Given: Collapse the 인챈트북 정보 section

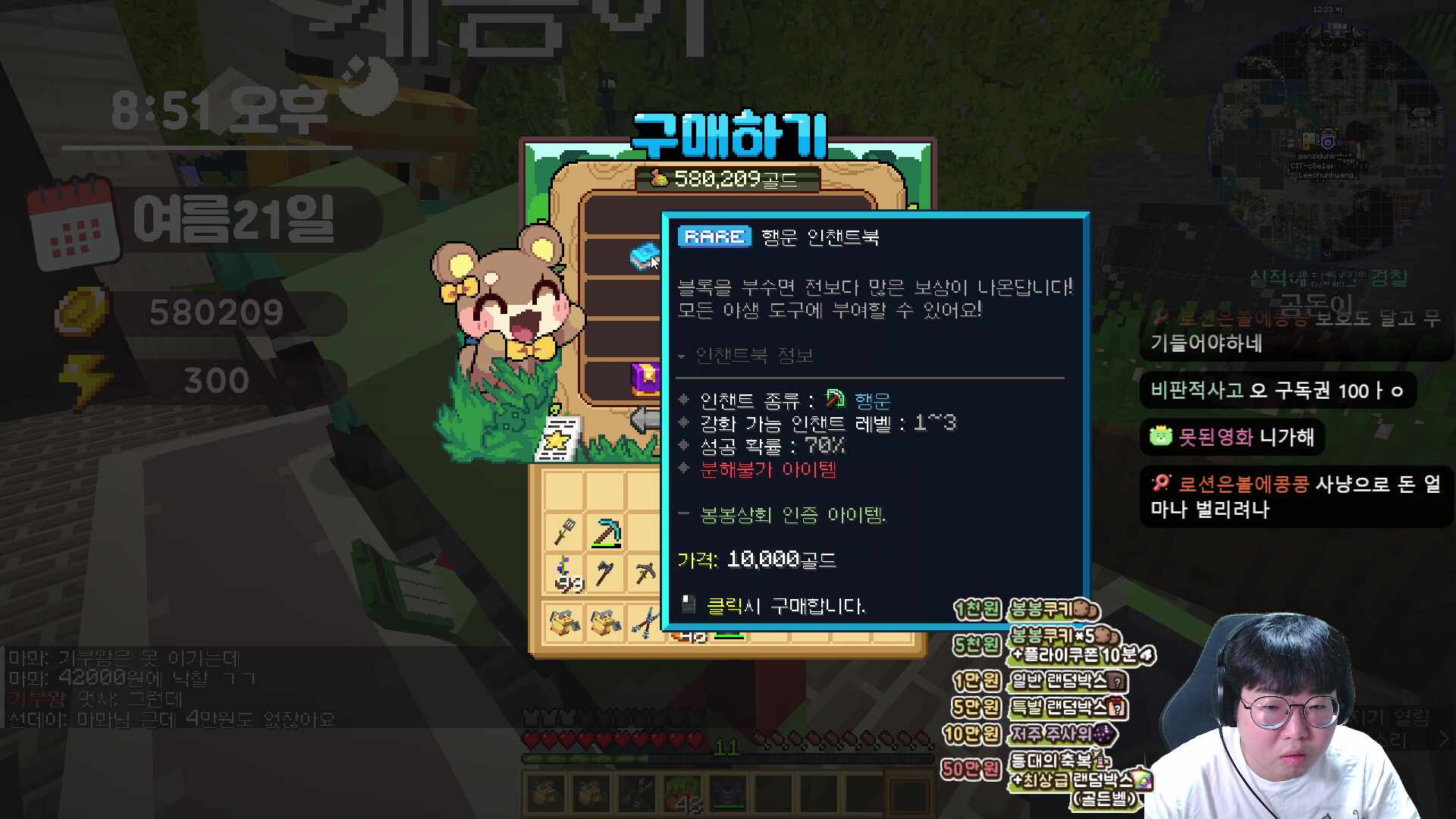Looking at the screenshot, I should click(682, 356).
